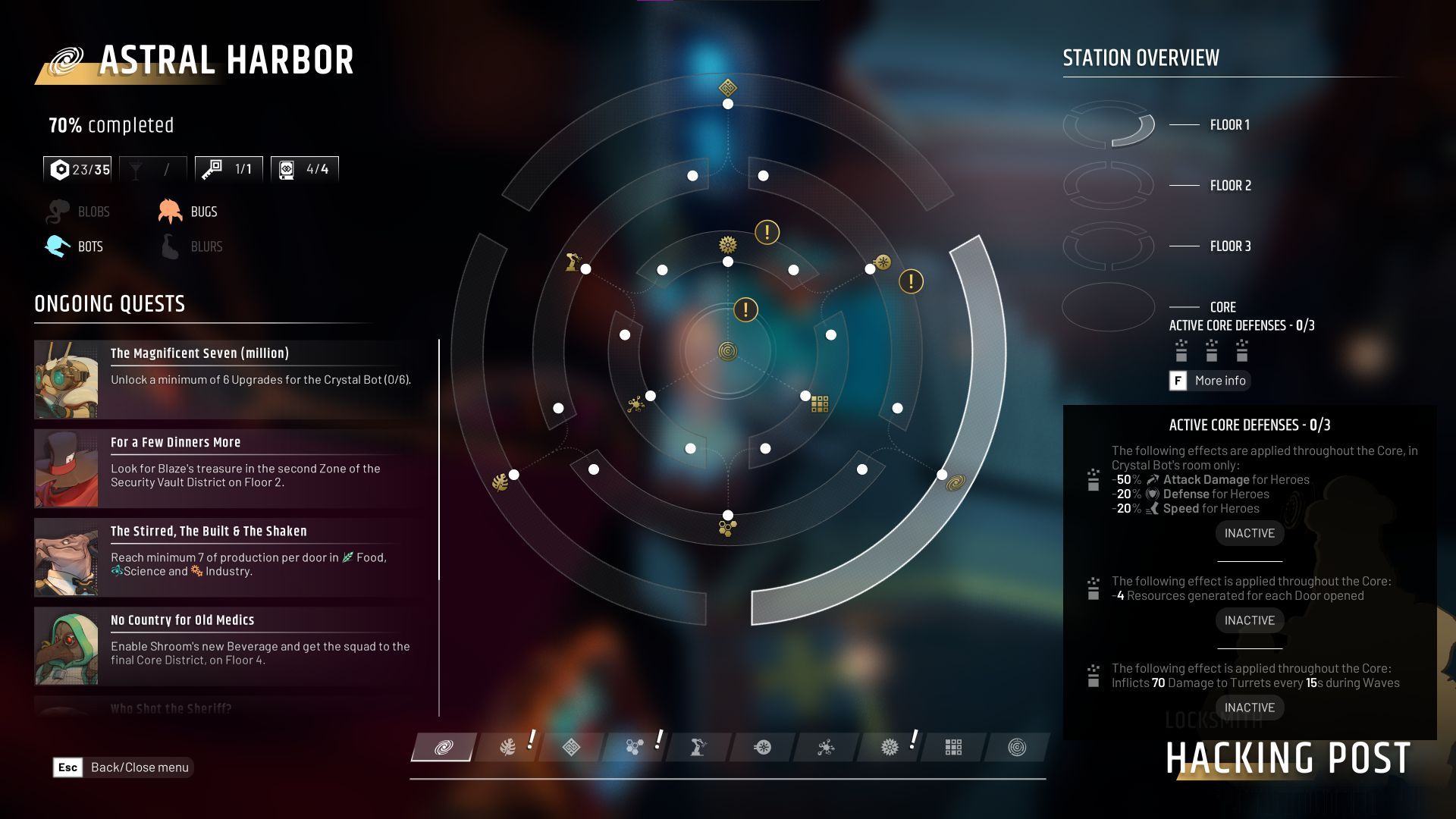Switch to the honeycomb district tab
This screenshot has width=1456, height=819.
[635, 748]
